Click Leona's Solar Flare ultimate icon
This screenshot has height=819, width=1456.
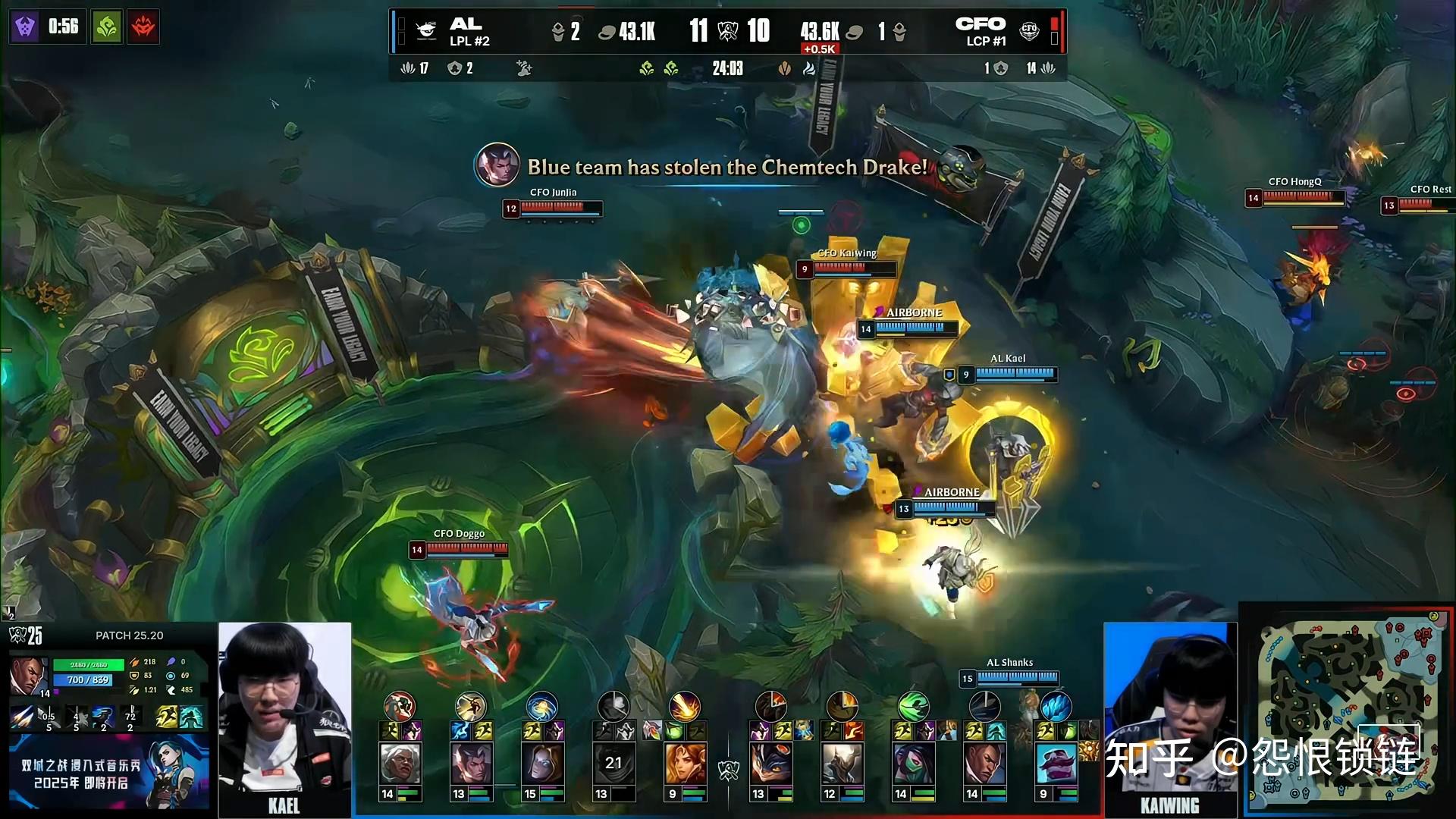tap(684, 707)
